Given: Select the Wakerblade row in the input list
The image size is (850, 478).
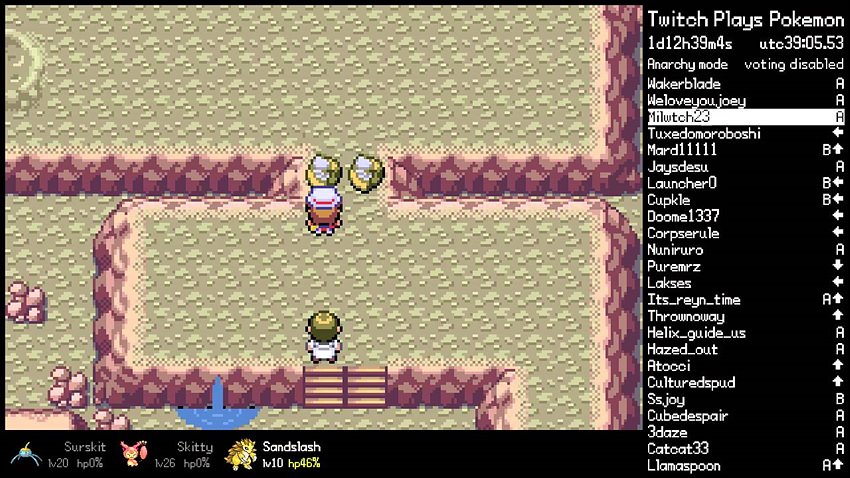Looking at the screenshot, I should click(745, 84).
